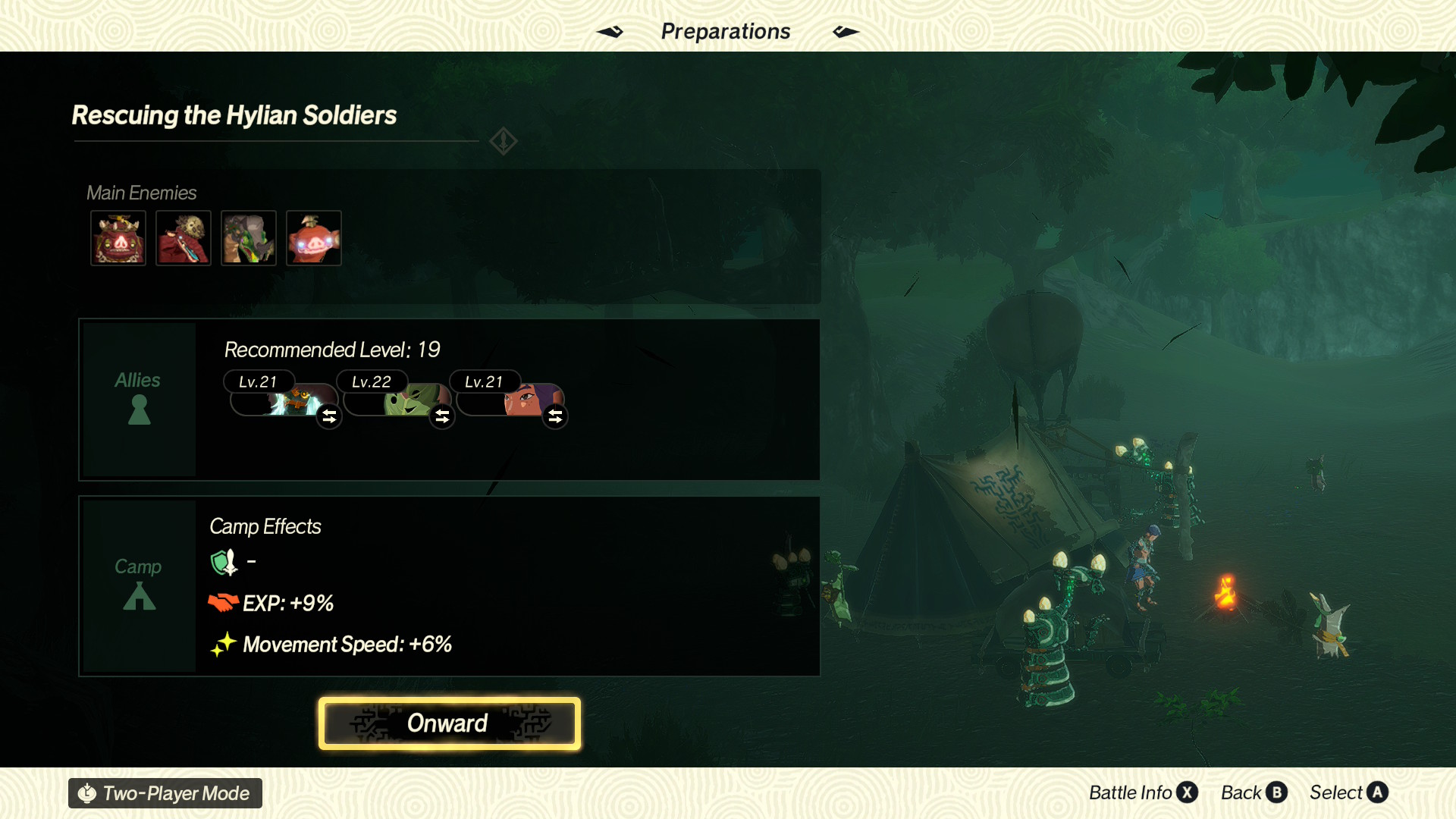Open the Allies section

pyautogui.click(x=139, y=400)
